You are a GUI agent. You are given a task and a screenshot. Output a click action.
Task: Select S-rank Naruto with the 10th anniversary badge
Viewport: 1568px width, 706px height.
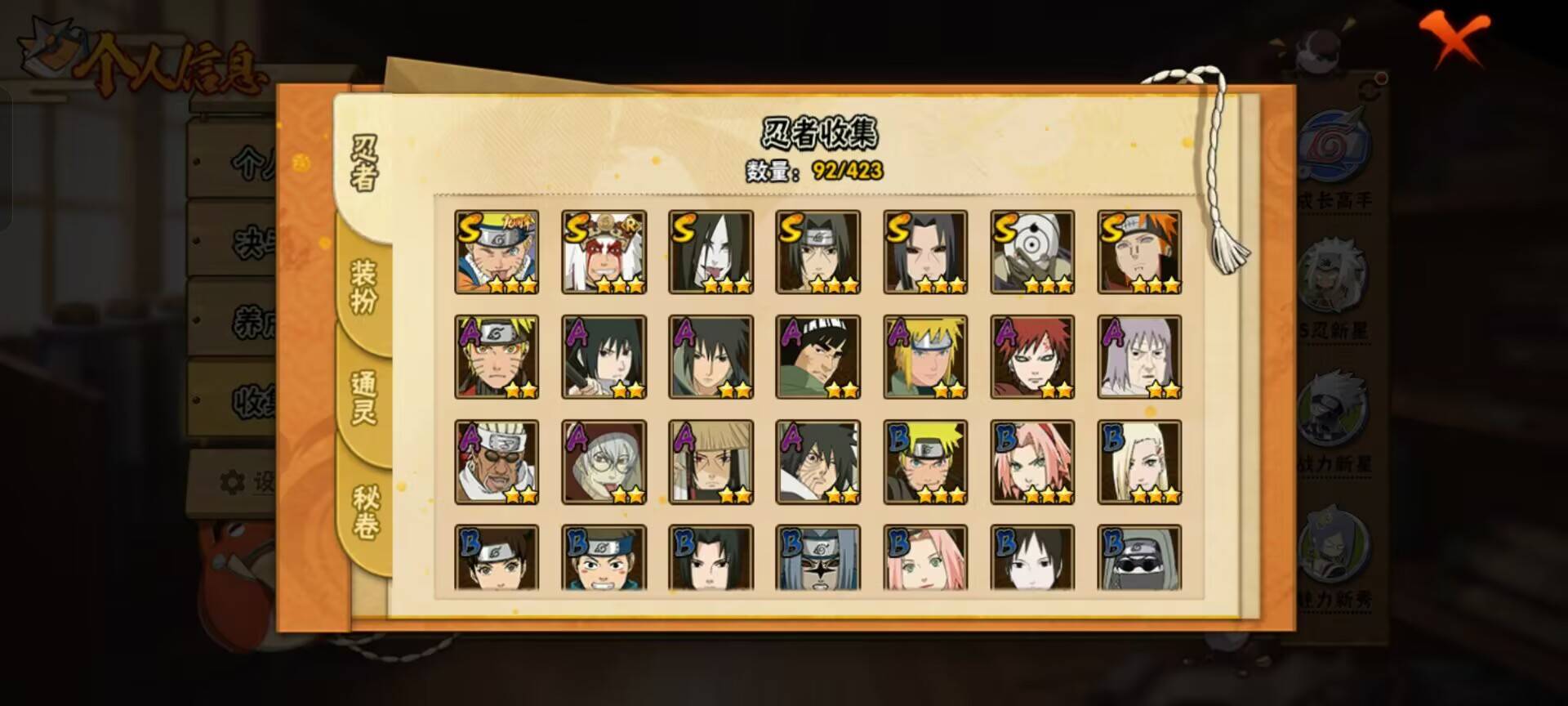pyautogui.click(x=497, y=252)
